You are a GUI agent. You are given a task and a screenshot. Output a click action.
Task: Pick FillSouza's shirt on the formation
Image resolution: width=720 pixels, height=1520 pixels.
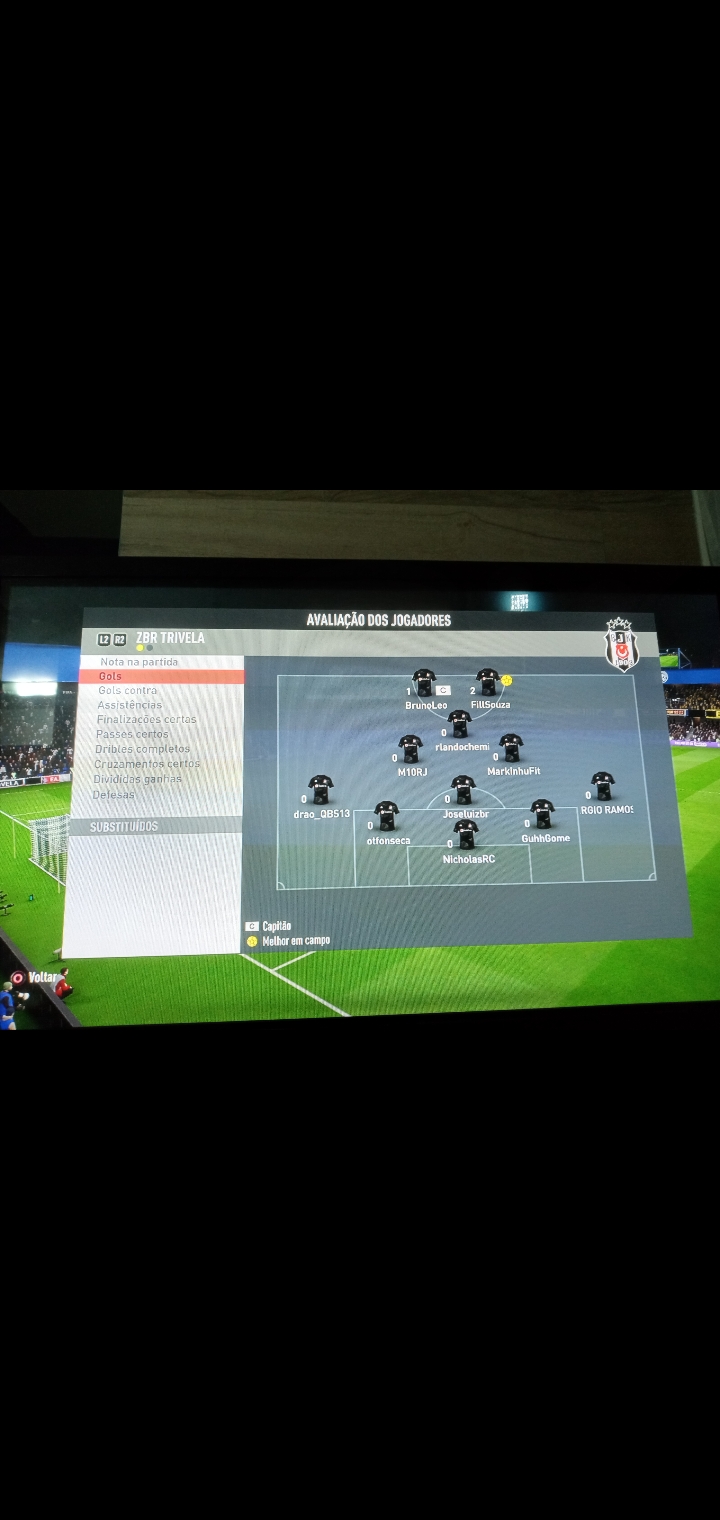(488, 683)
